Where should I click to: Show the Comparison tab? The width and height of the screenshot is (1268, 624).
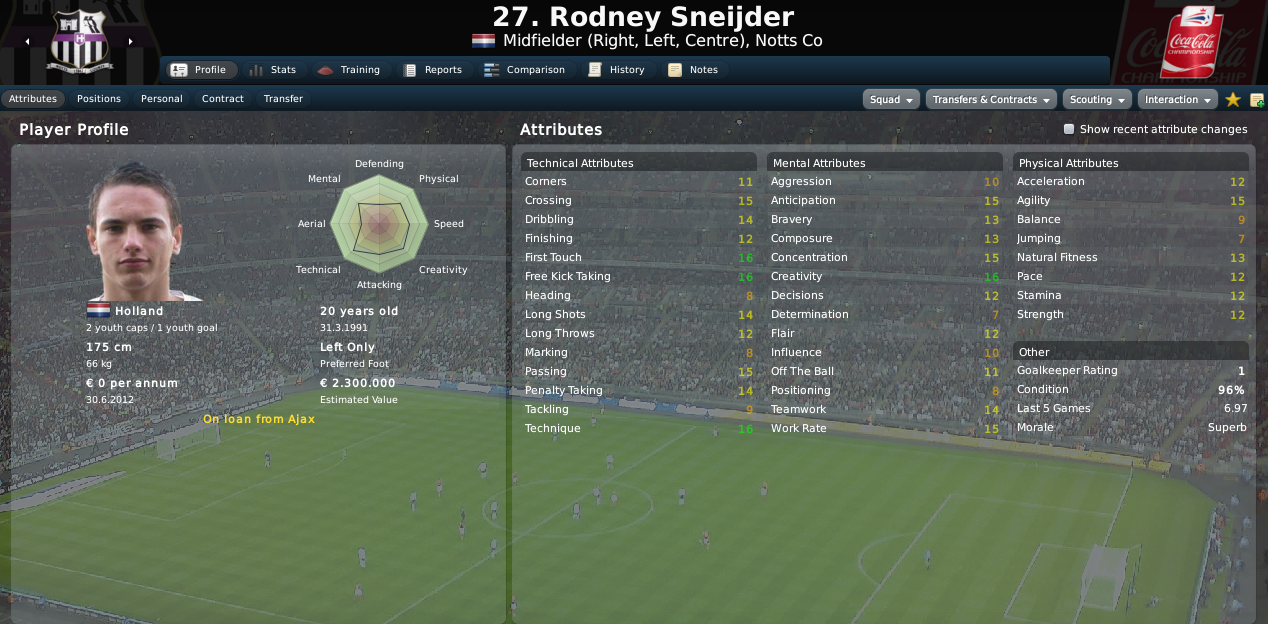point(524,70)
